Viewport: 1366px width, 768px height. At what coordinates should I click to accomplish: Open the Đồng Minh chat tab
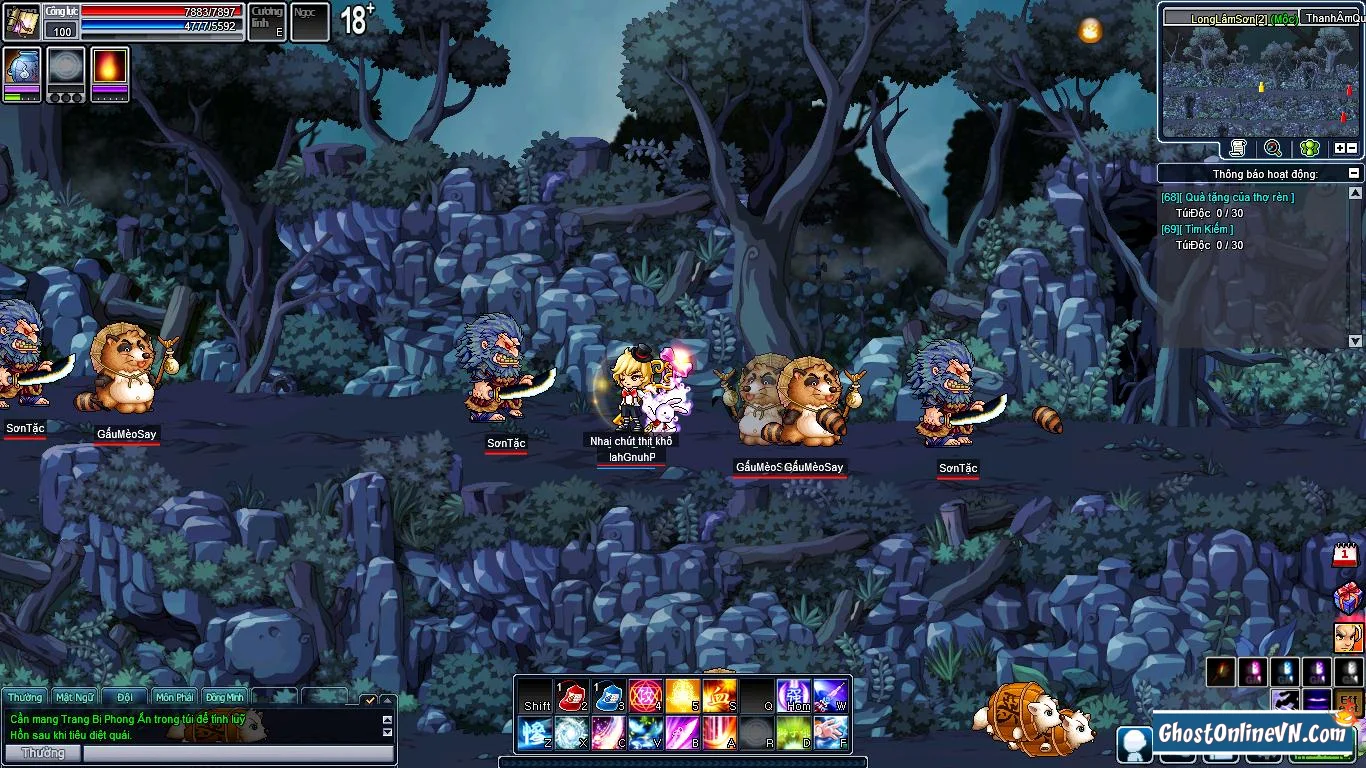[225, 697]
